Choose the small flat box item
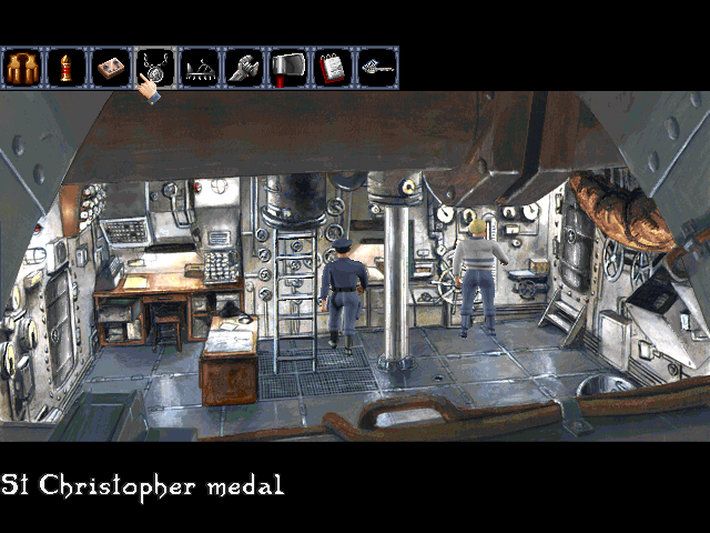The width and height of the screenshot is (710, 533). [110, 67]
